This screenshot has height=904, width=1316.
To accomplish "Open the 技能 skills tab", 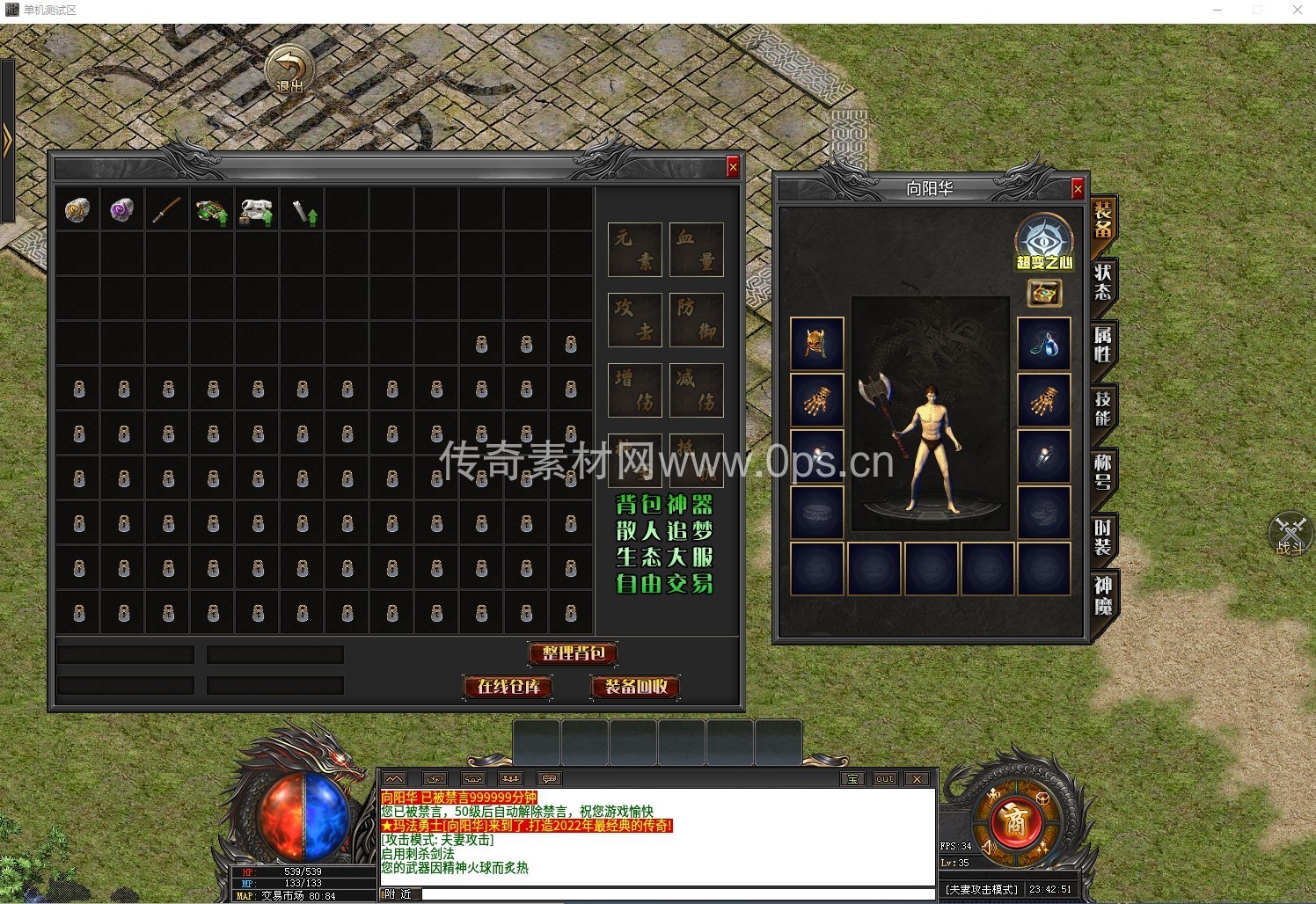I will click(x=1102, y=408).
